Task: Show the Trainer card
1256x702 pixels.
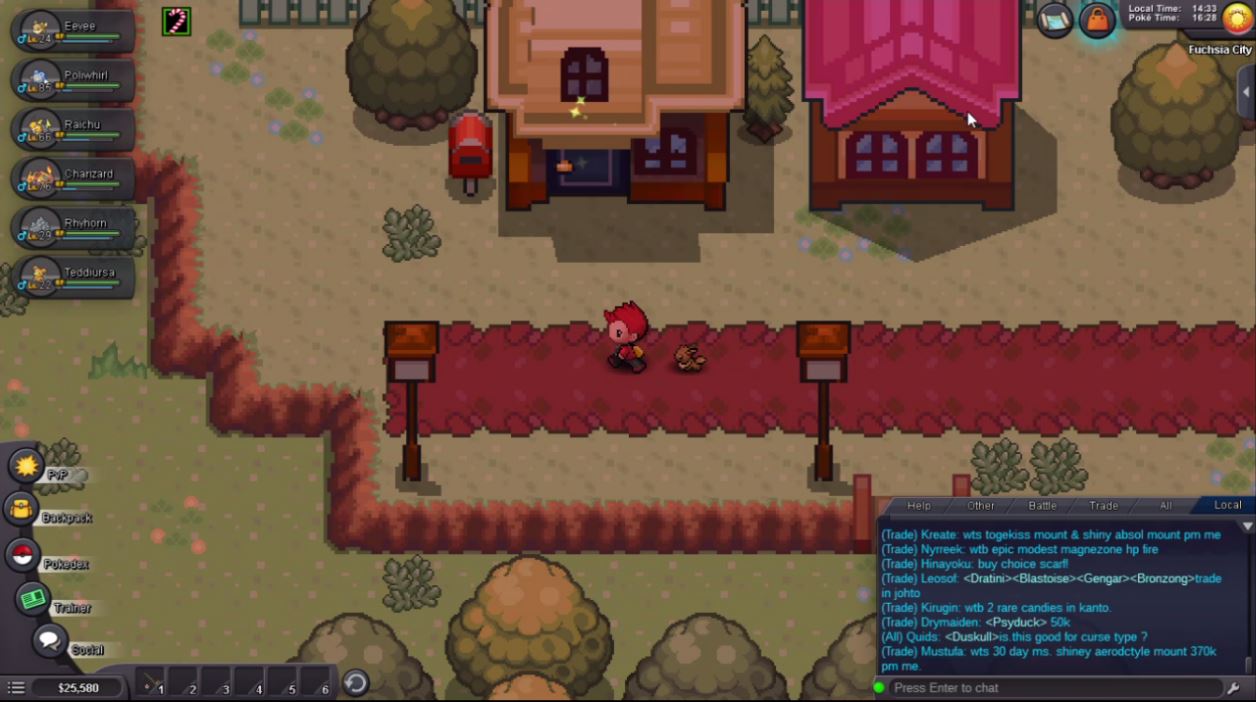Action: click(35, 599)
